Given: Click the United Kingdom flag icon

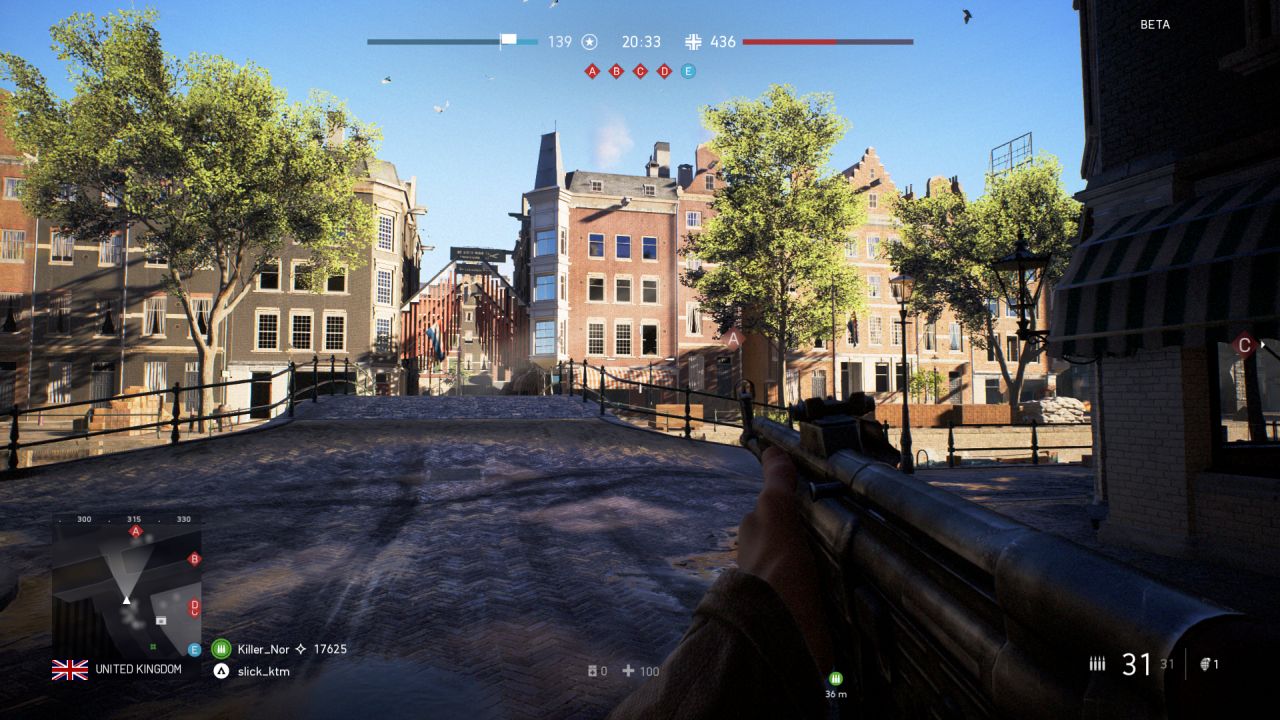Looking at the screenshot, I should click(70, 670).
